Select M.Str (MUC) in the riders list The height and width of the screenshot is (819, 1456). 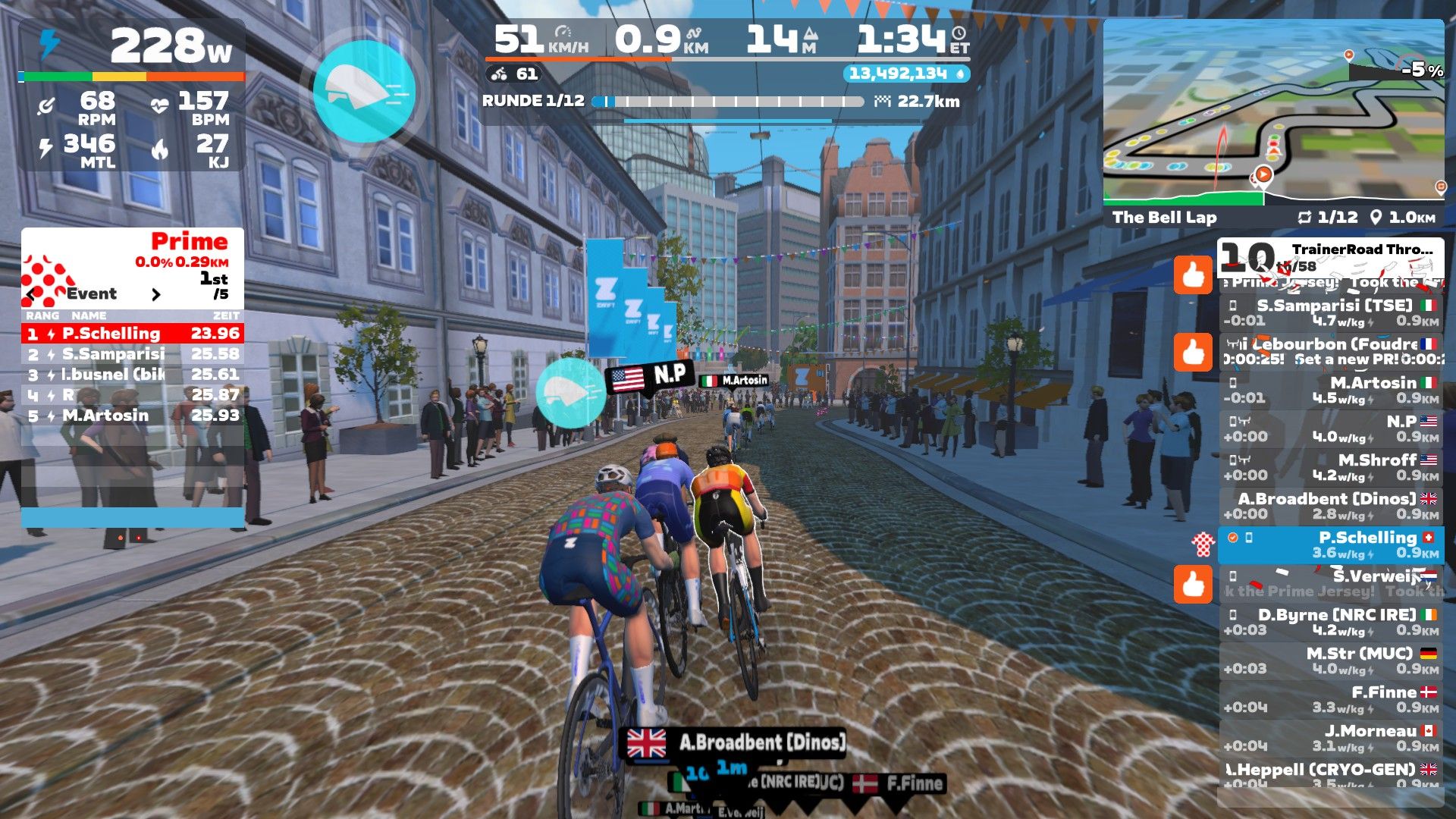1331,661
